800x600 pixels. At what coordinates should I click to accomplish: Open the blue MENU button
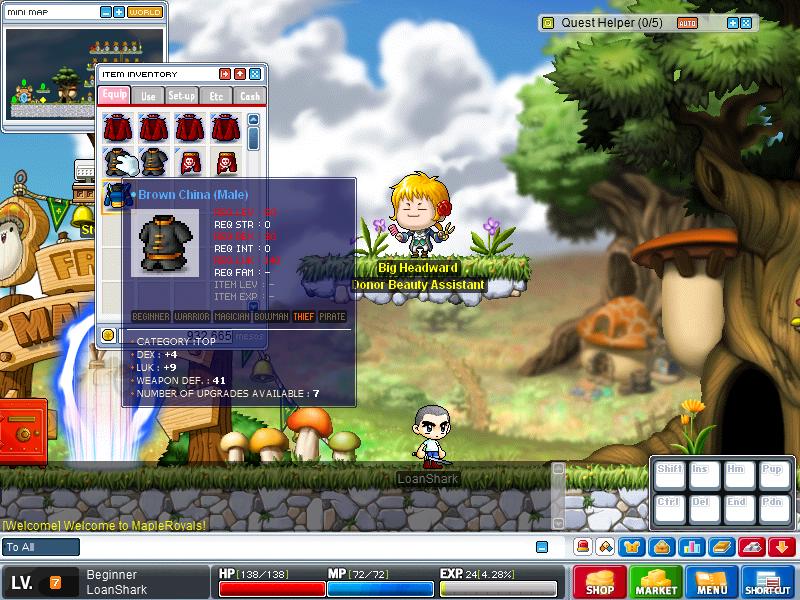(711, 582)
